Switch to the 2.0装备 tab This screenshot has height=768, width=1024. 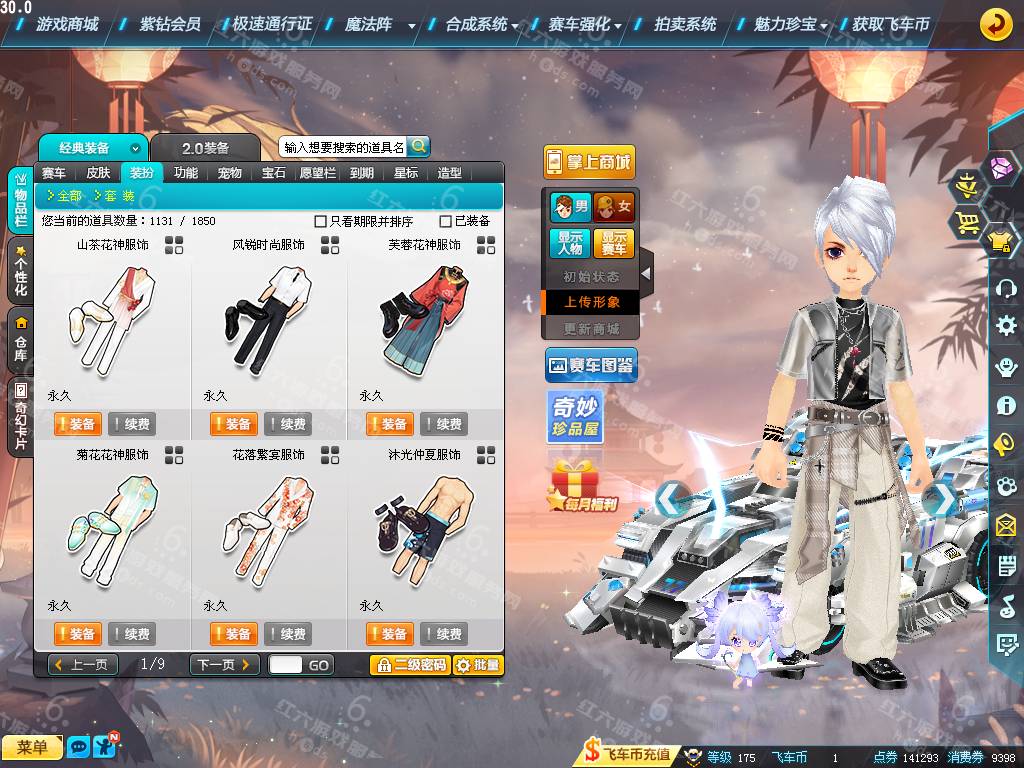(x=205, y=148)
